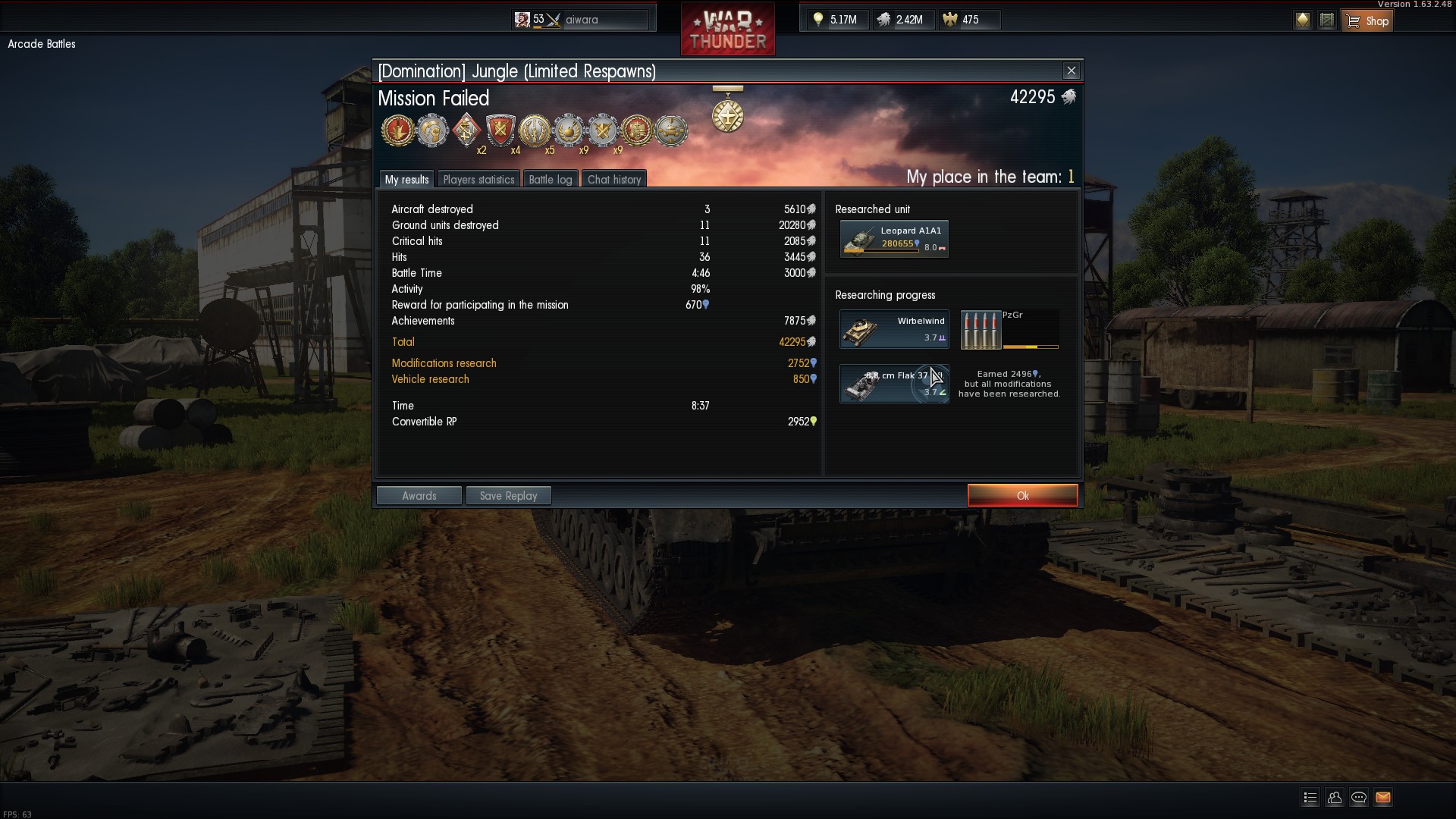The image size is (1456, 819).
Task: View the Chat history tab
Action: (614, 179)
